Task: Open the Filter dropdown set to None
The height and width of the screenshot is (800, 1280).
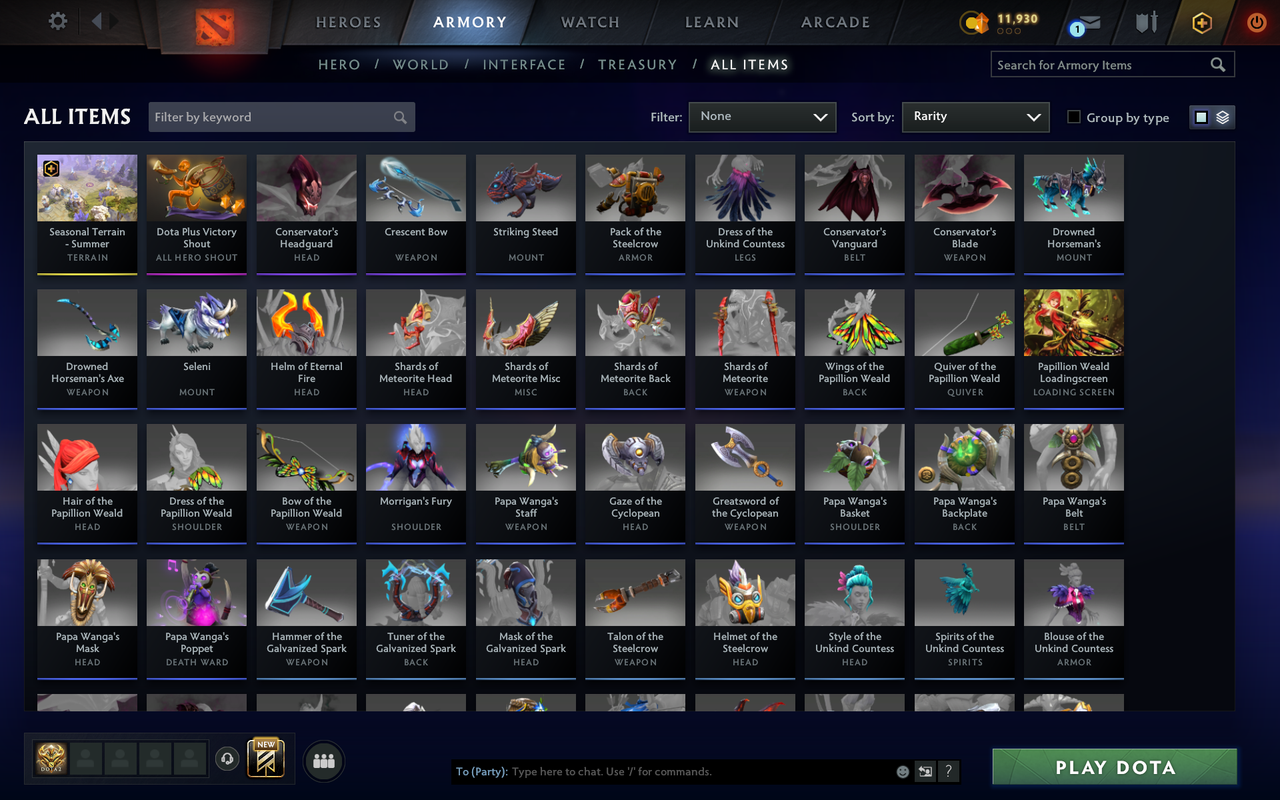Action: point(762,116)
